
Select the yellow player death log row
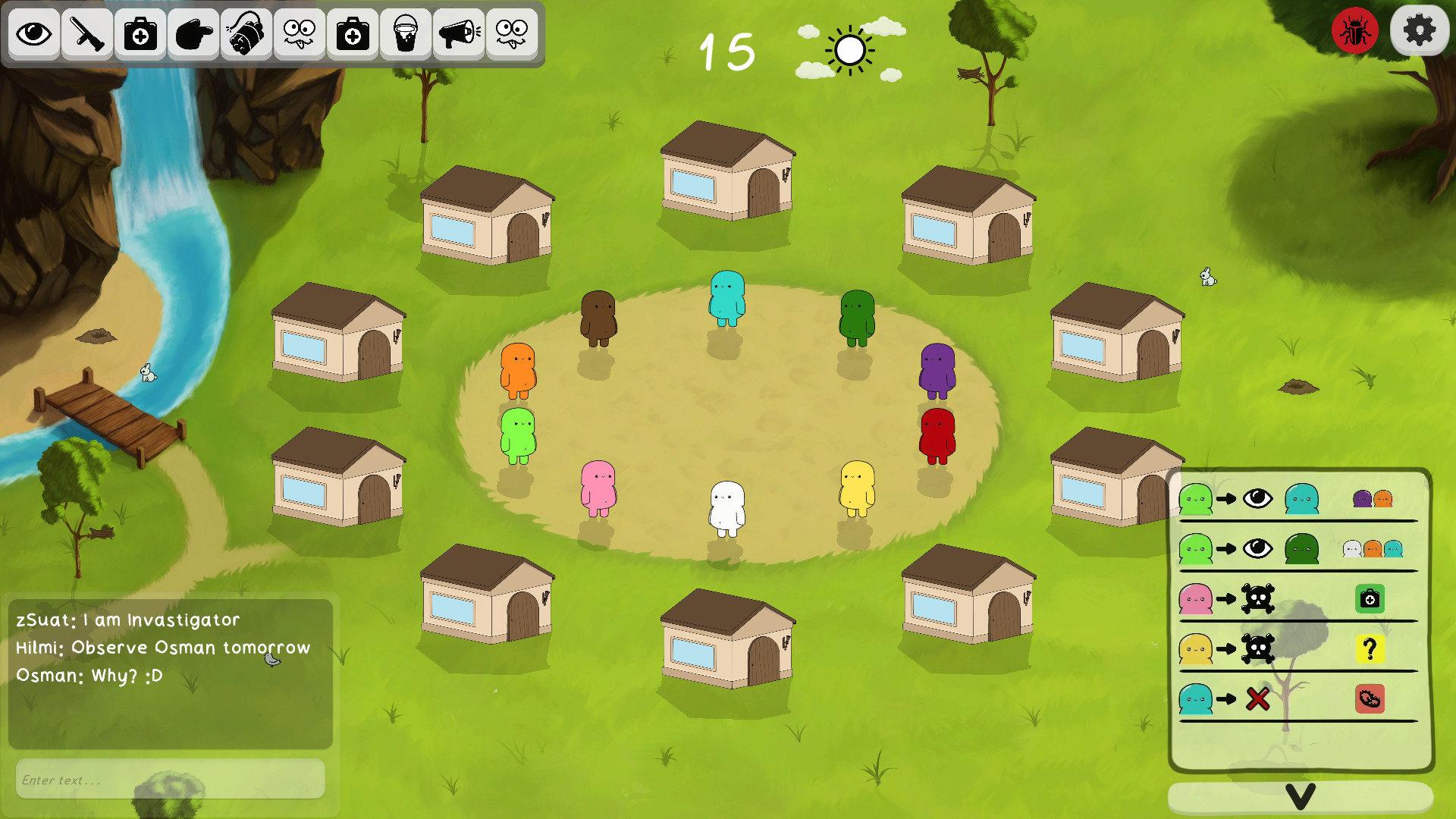click(1298, 649)
